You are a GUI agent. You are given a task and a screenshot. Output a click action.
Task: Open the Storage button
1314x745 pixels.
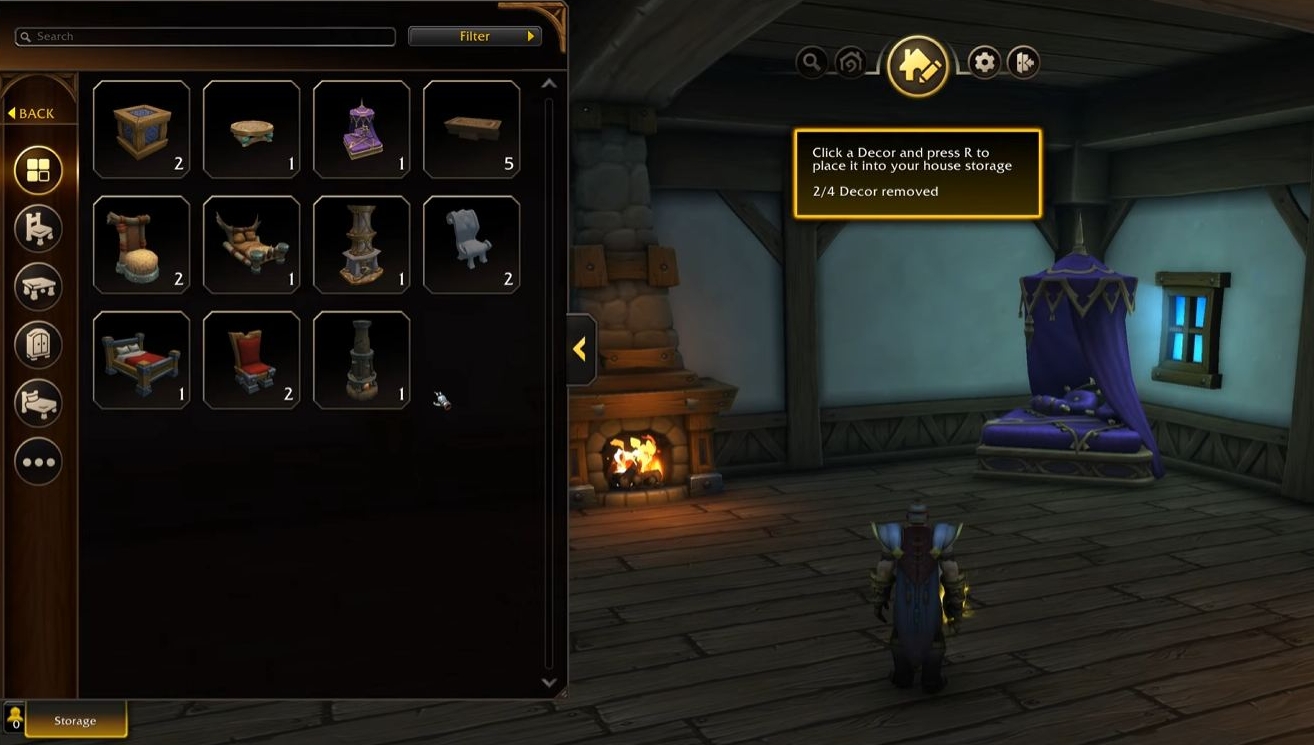[75, 720]
